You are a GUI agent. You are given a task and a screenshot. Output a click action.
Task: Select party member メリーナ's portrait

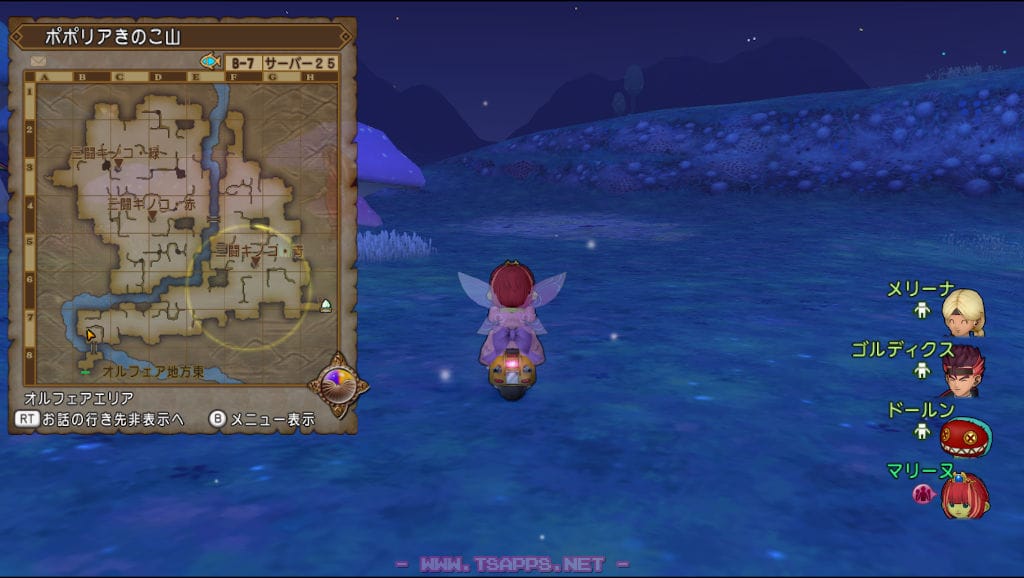(963, 311)
